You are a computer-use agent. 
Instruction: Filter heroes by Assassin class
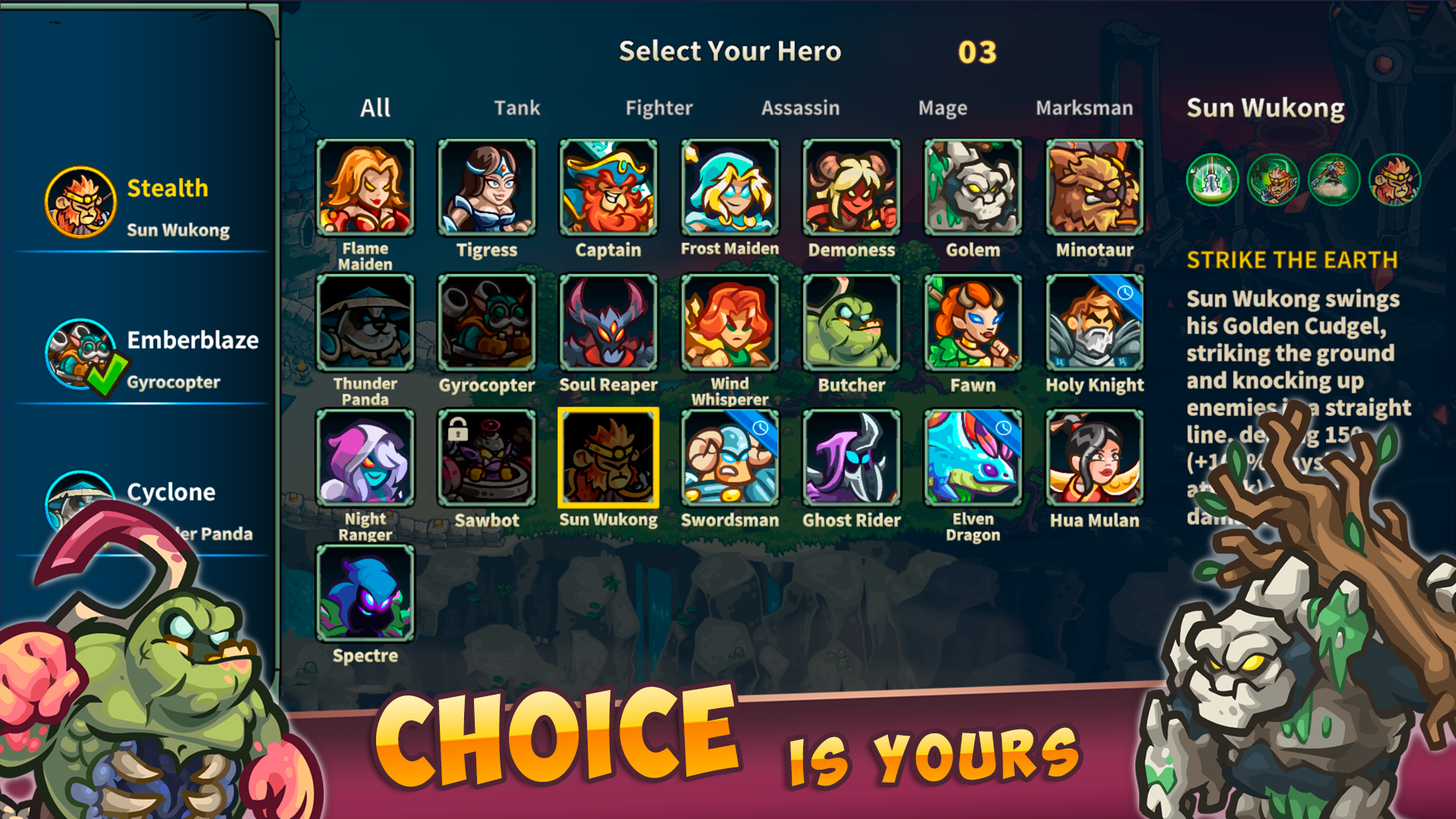[801, 108]
